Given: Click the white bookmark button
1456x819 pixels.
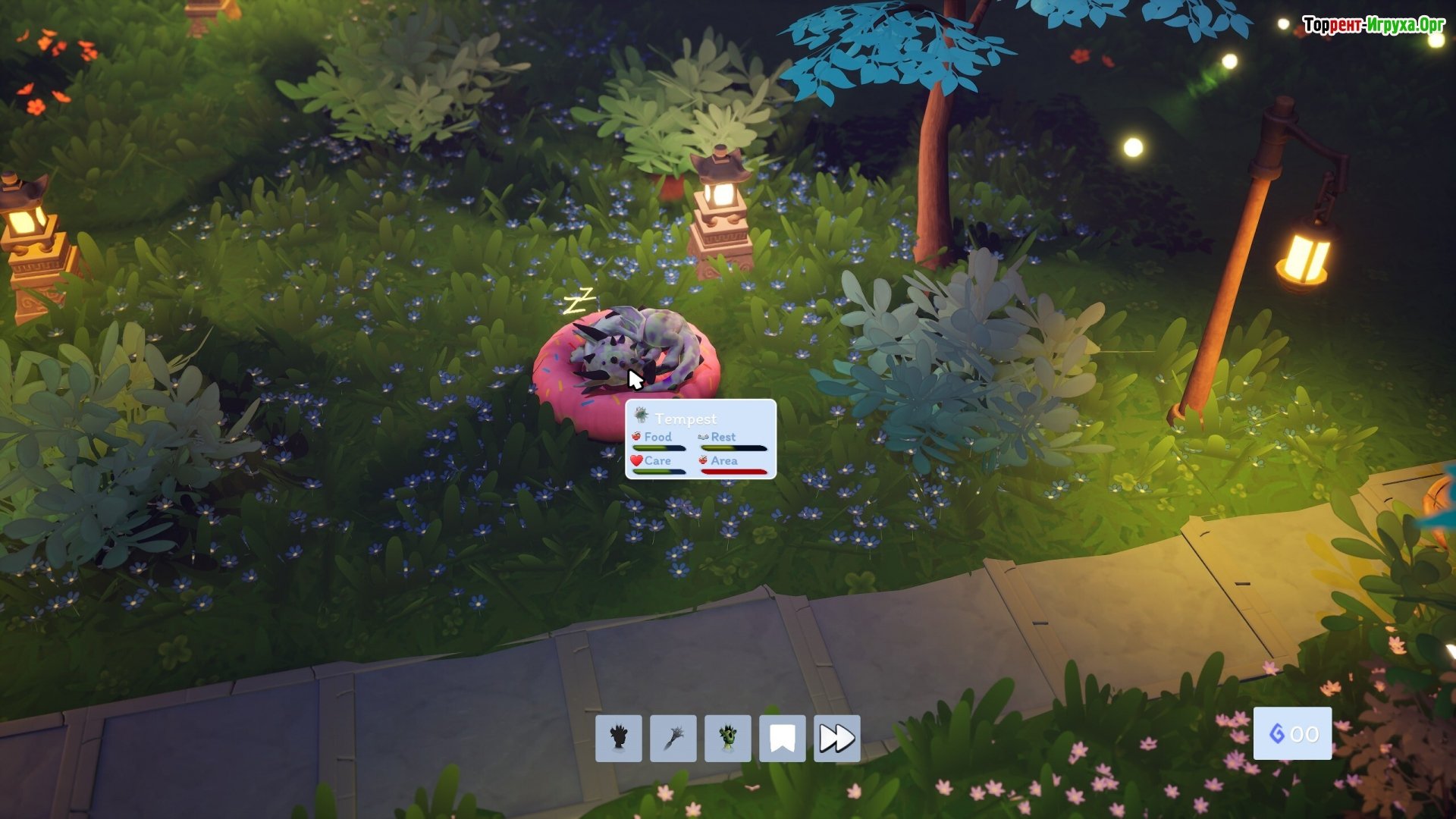Looking at the screenshot, I should (783, 738).
